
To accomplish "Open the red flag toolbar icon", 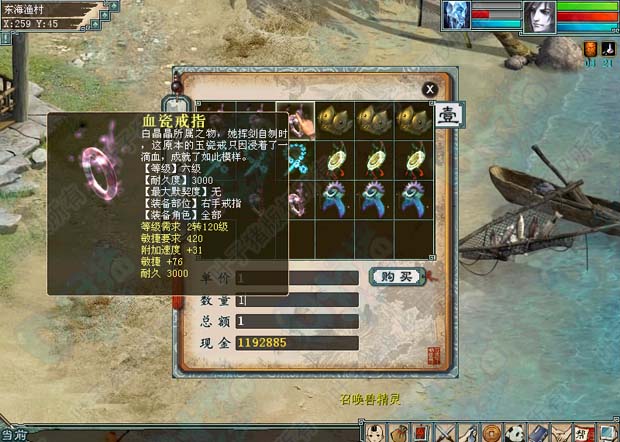I will [422, 433].
